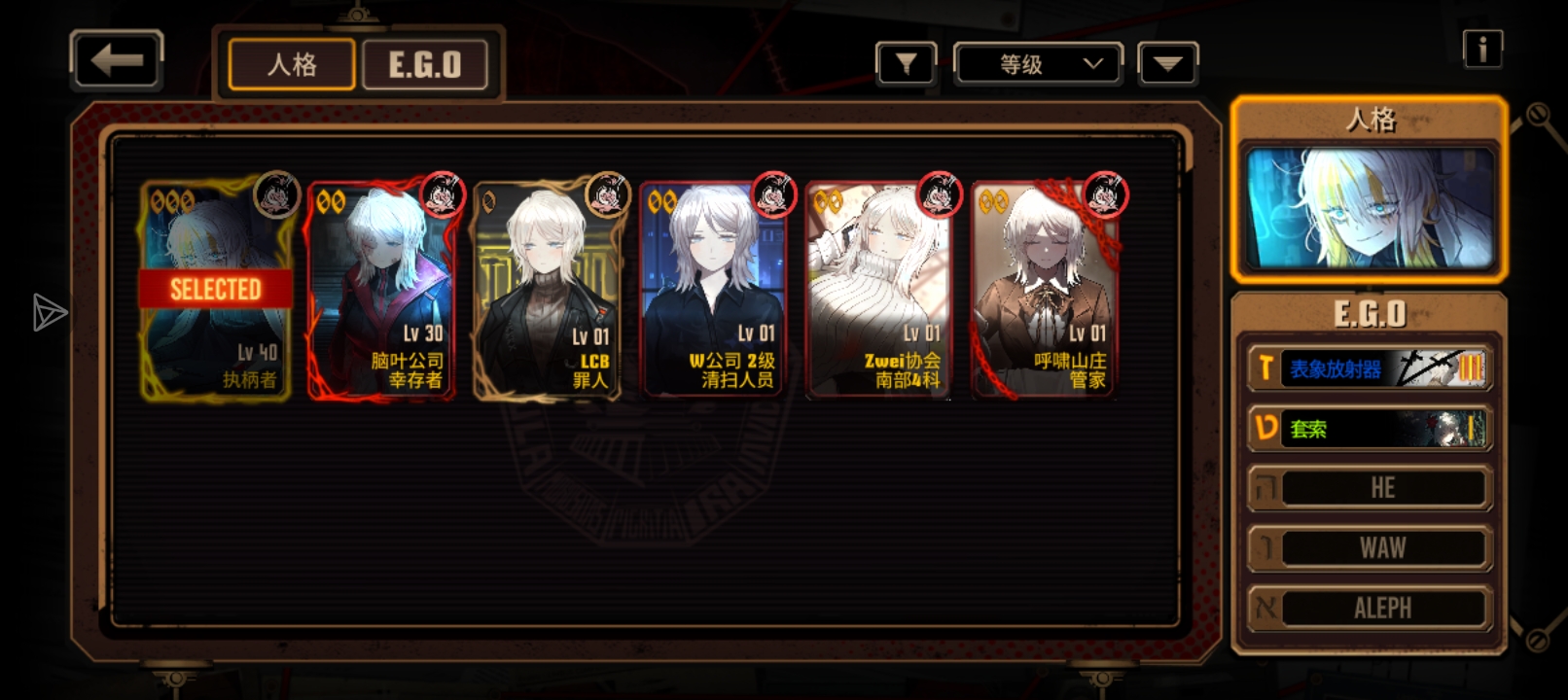Select the empty HE E.G.O slot

1370,488
